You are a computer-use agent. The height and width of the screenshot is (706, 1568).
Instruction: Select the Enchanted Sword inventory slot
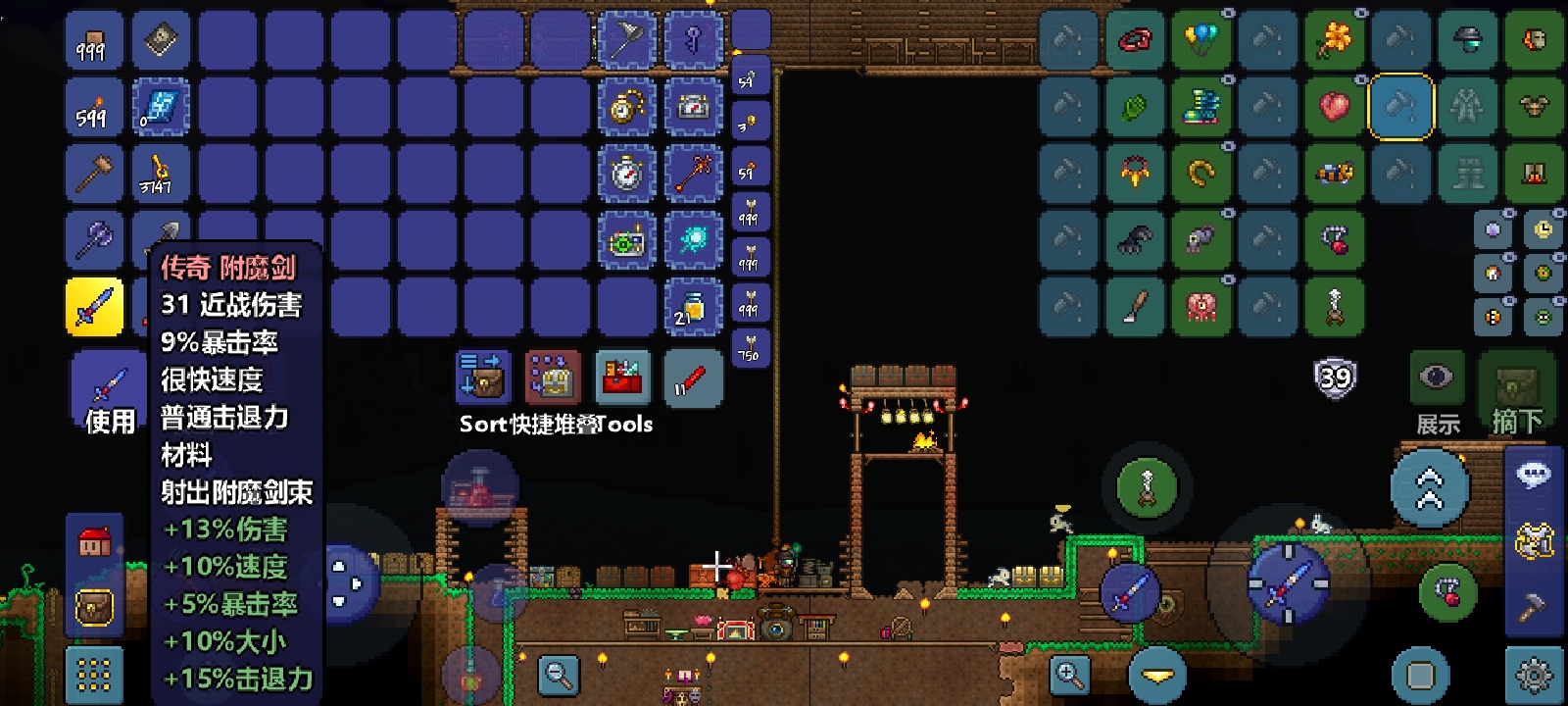94,306
